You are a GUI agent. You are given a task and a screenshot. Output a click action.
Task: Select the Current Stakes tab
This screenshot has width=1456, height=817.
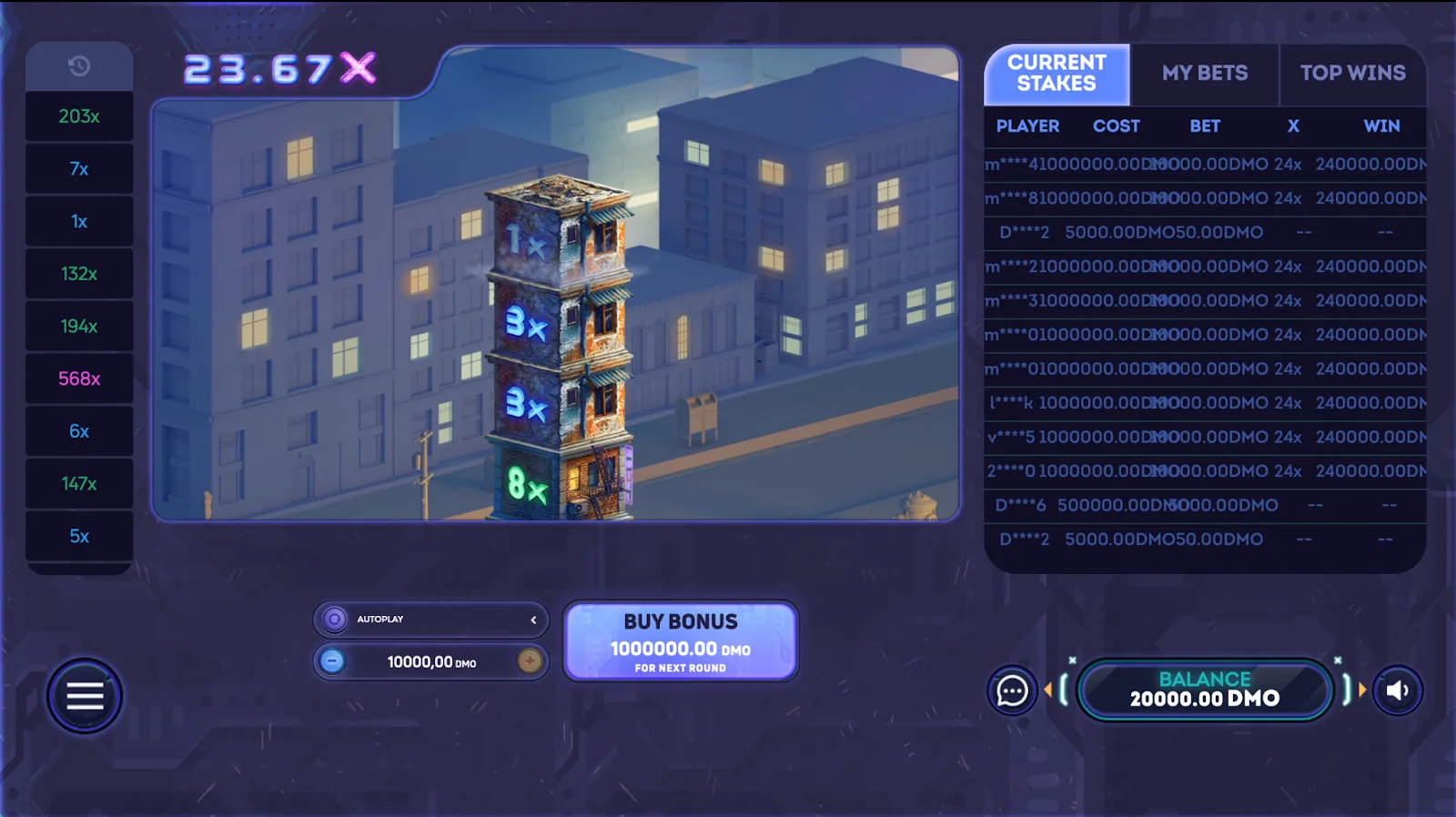coord(1057,74)
